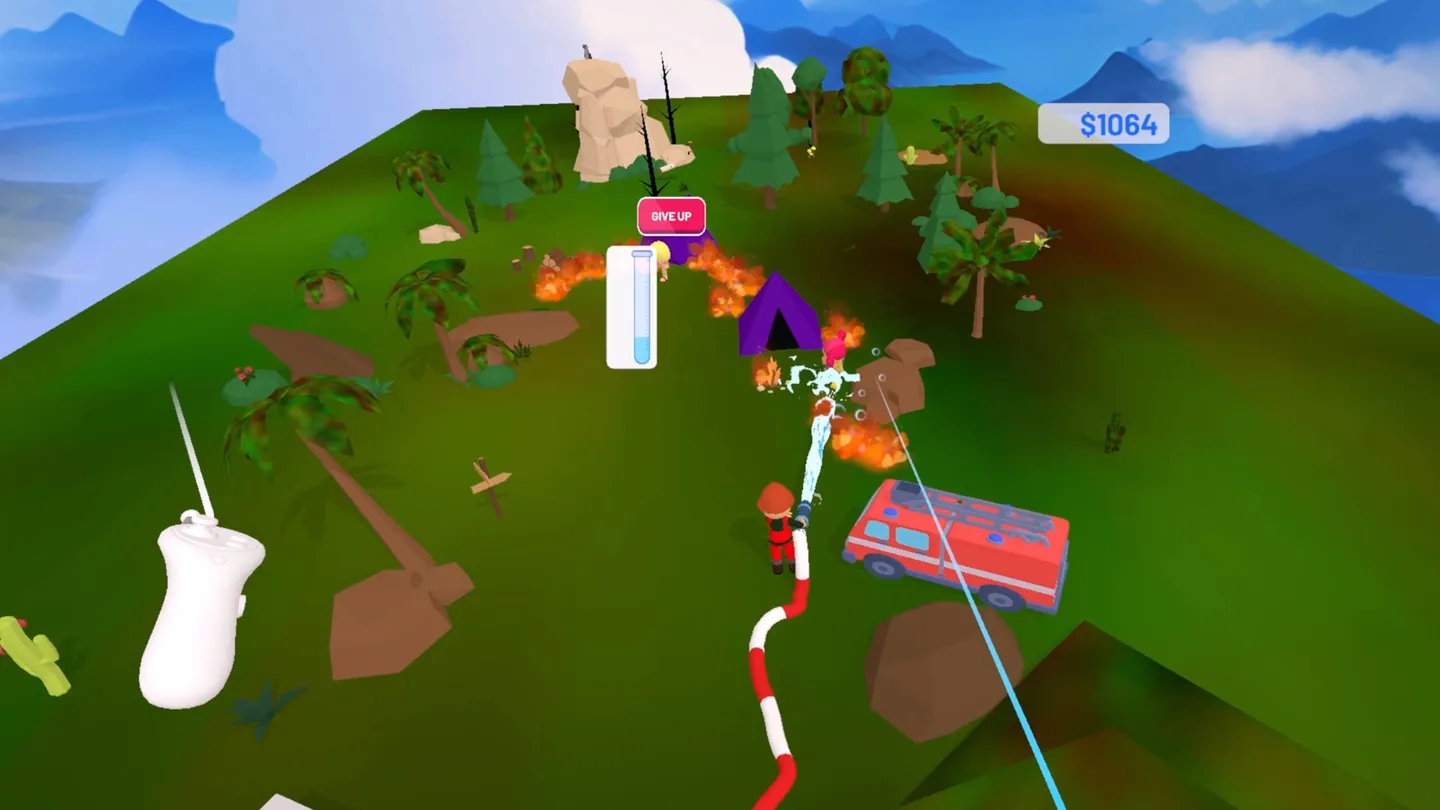Tap the white virtual joystick control
The height and width of the screenshot is (810, 1440).
(x=195, y=595)
